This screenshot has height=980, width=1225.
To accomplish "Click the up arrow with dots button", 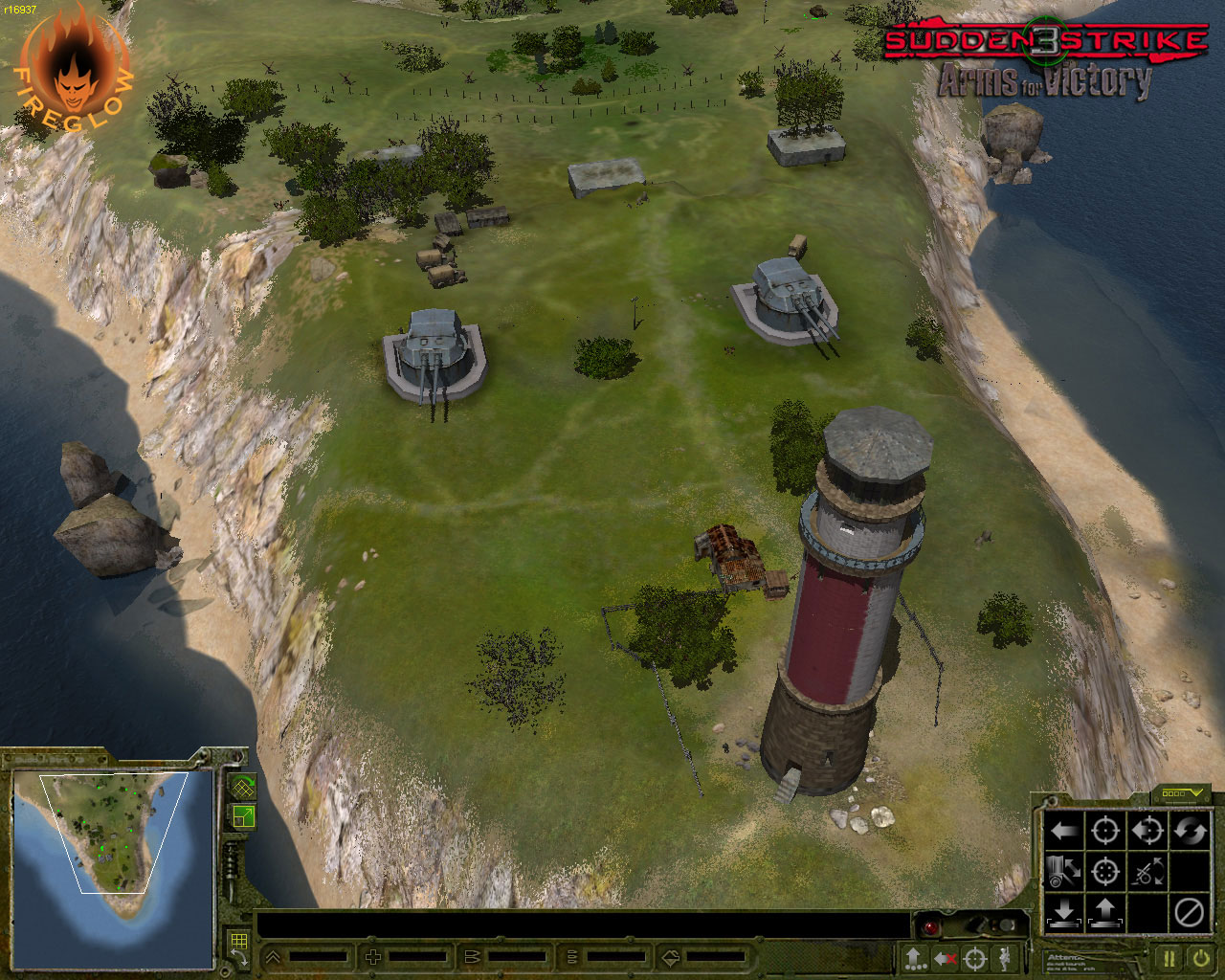I will click(x=915, y=958).
